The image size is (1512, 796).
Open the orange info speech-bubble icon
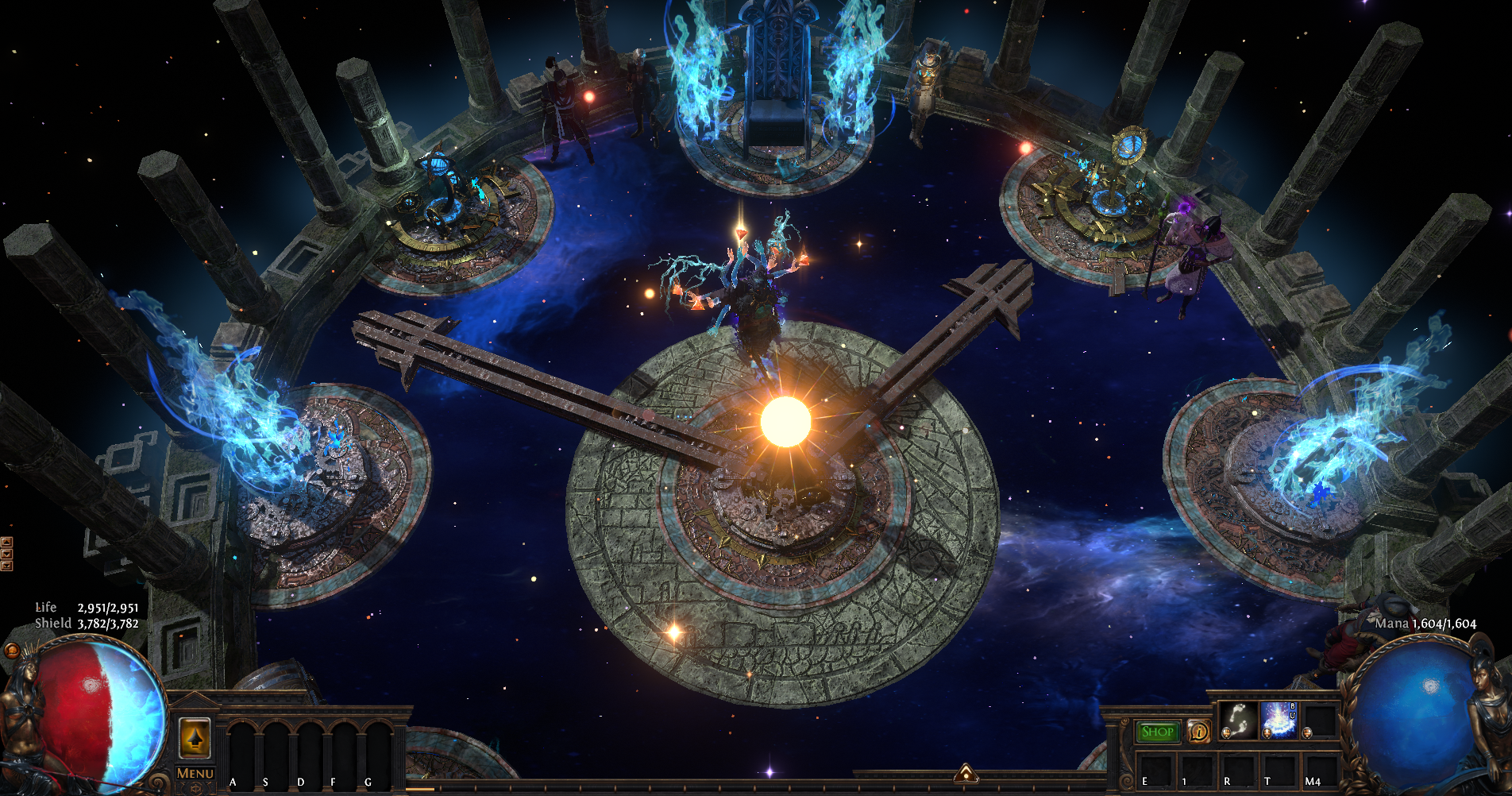[x=1198, y=732]
